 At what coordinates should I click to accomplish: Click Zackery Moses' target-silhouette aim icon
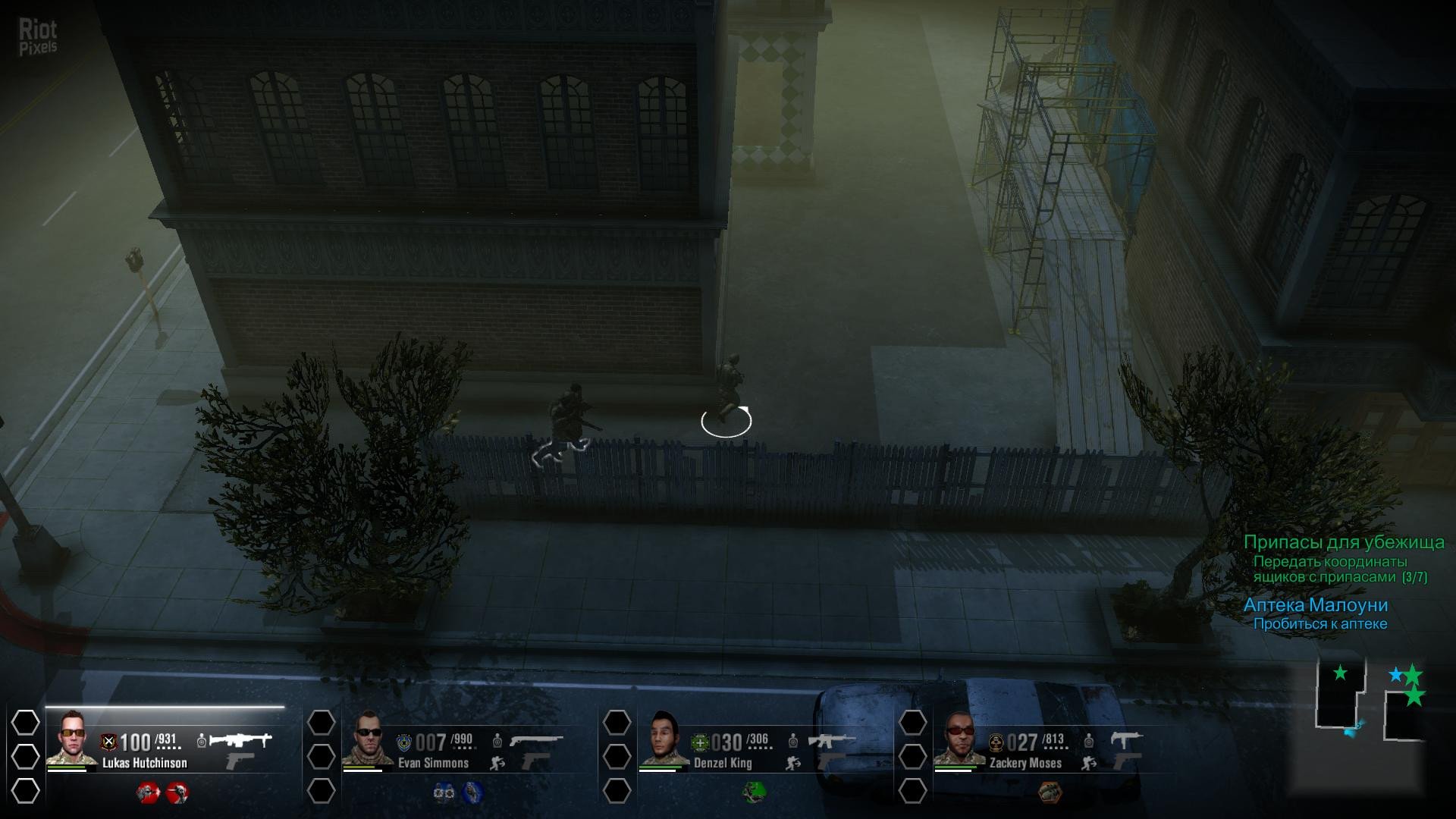point(1089,740)
